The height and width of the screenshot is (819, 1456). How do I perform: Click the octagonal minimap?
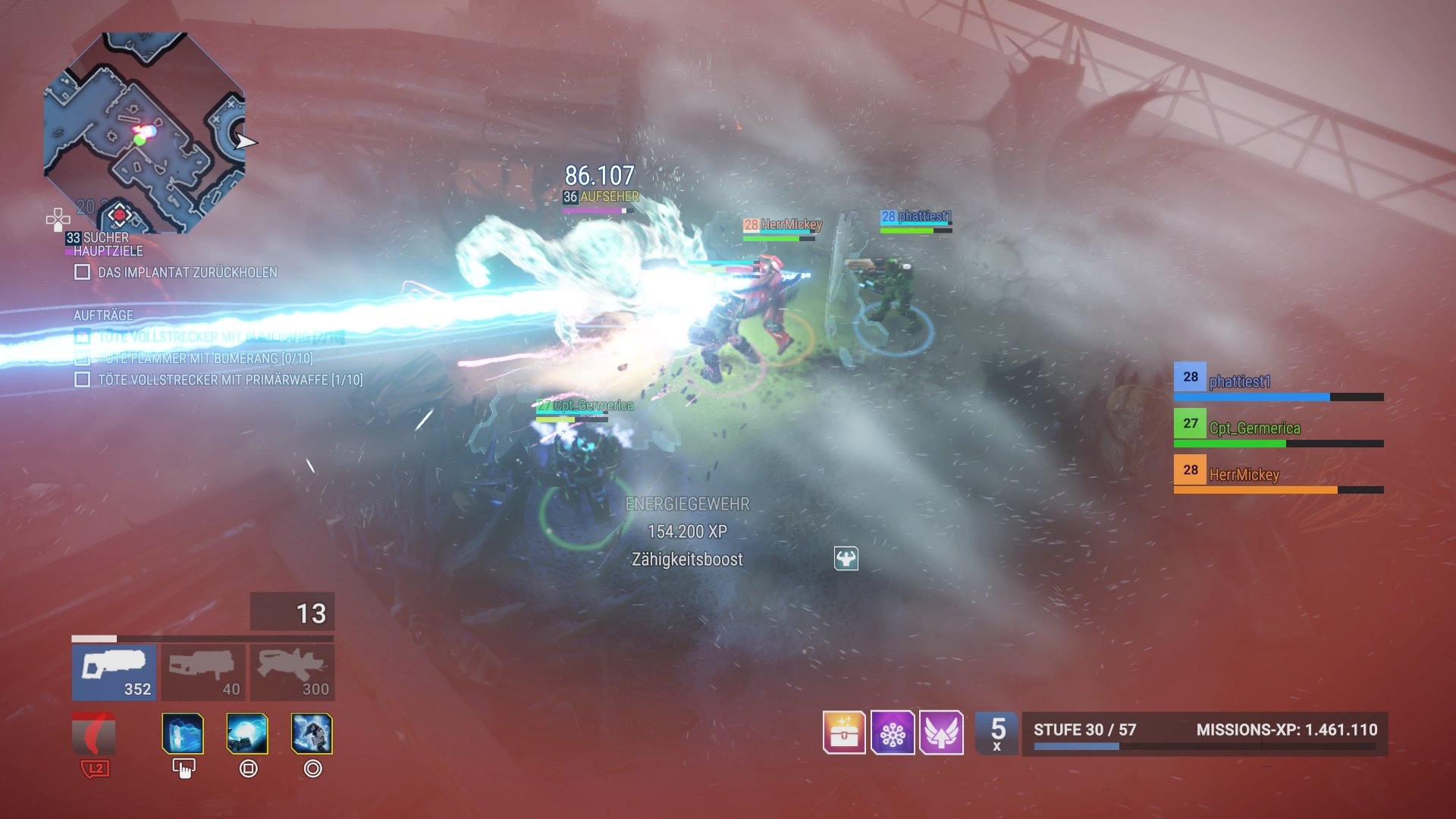144,133
